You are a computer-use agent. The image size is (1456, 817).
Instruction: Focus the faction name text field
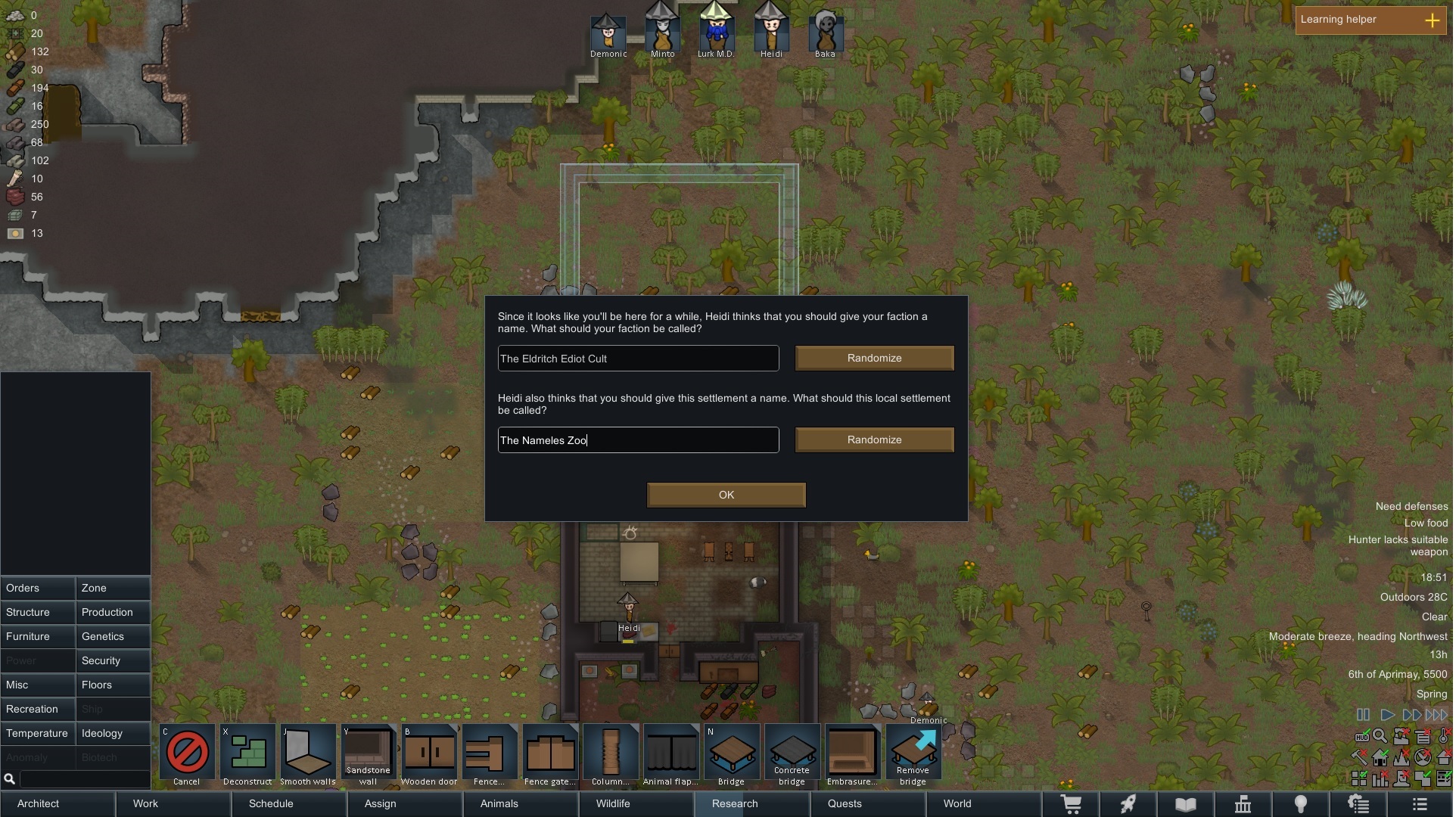point(638,359)
